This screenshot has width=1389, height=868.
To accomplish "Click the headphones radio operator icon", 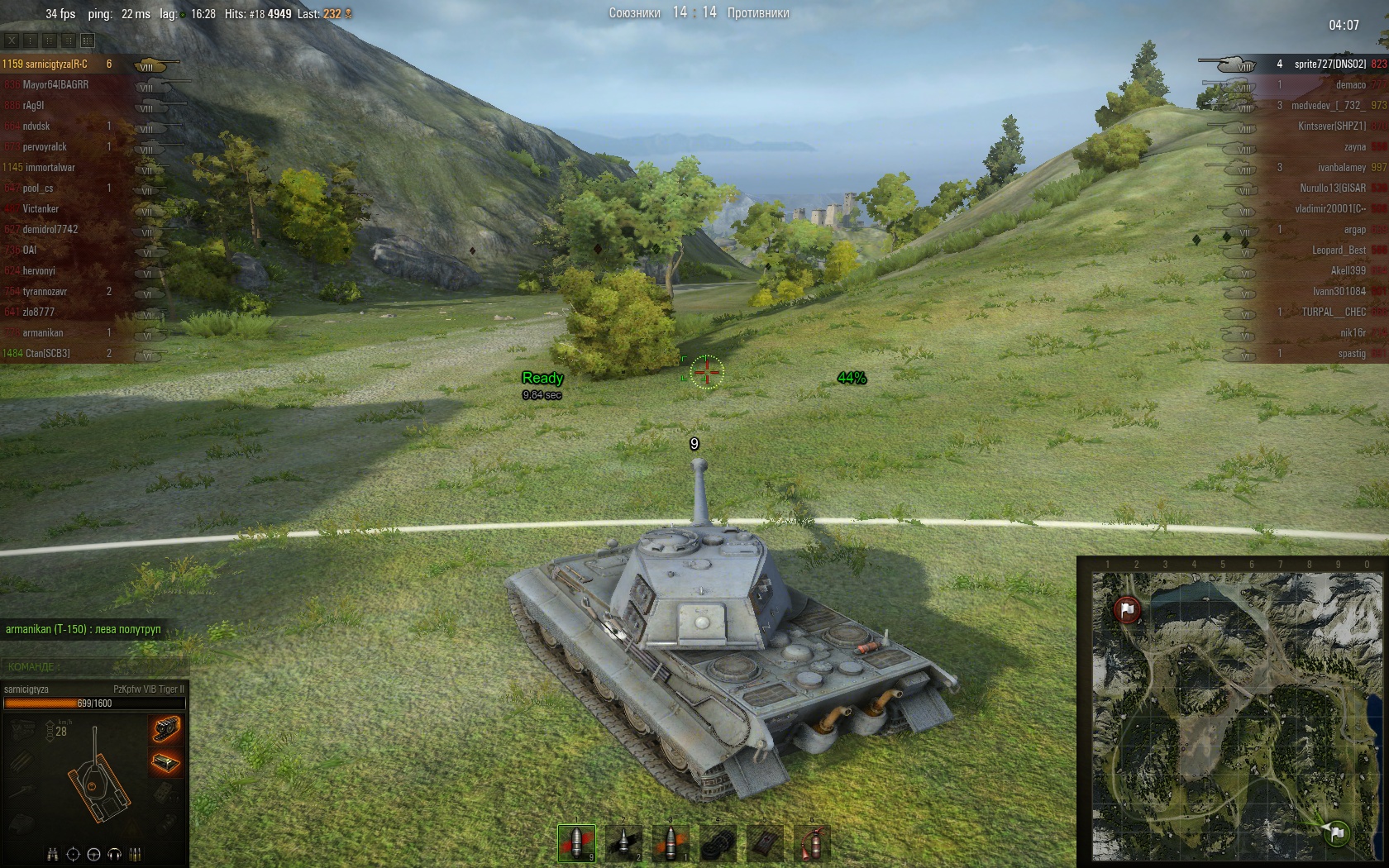I will (115, 854).
